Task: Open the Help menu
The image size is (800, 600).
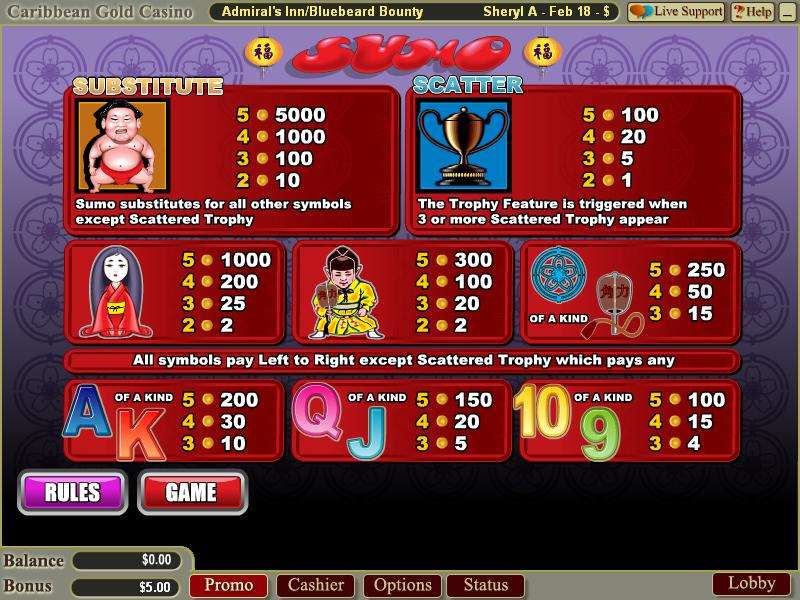Action: [x=752, y=12]
